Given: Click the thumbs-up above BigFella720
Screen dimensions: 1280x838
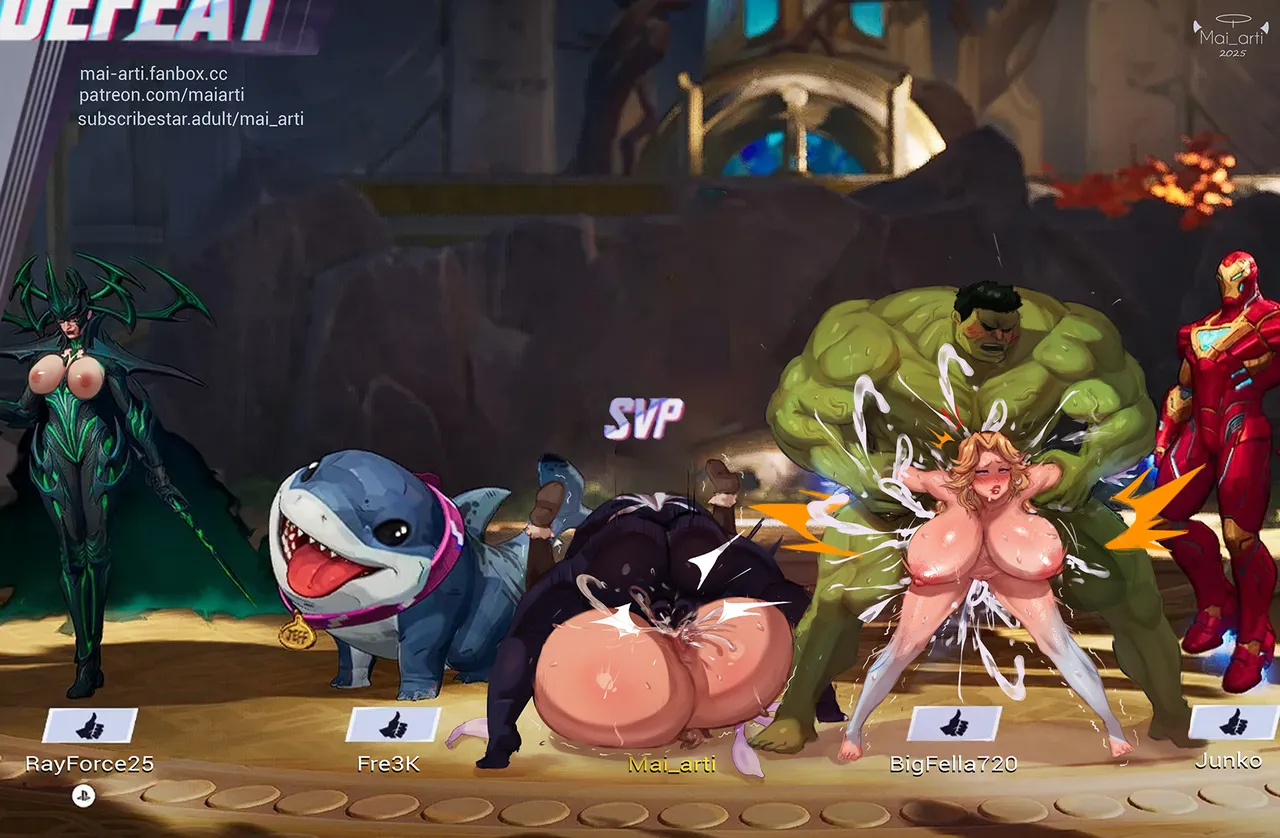Looking at the screenshot, I should [954, 723].
